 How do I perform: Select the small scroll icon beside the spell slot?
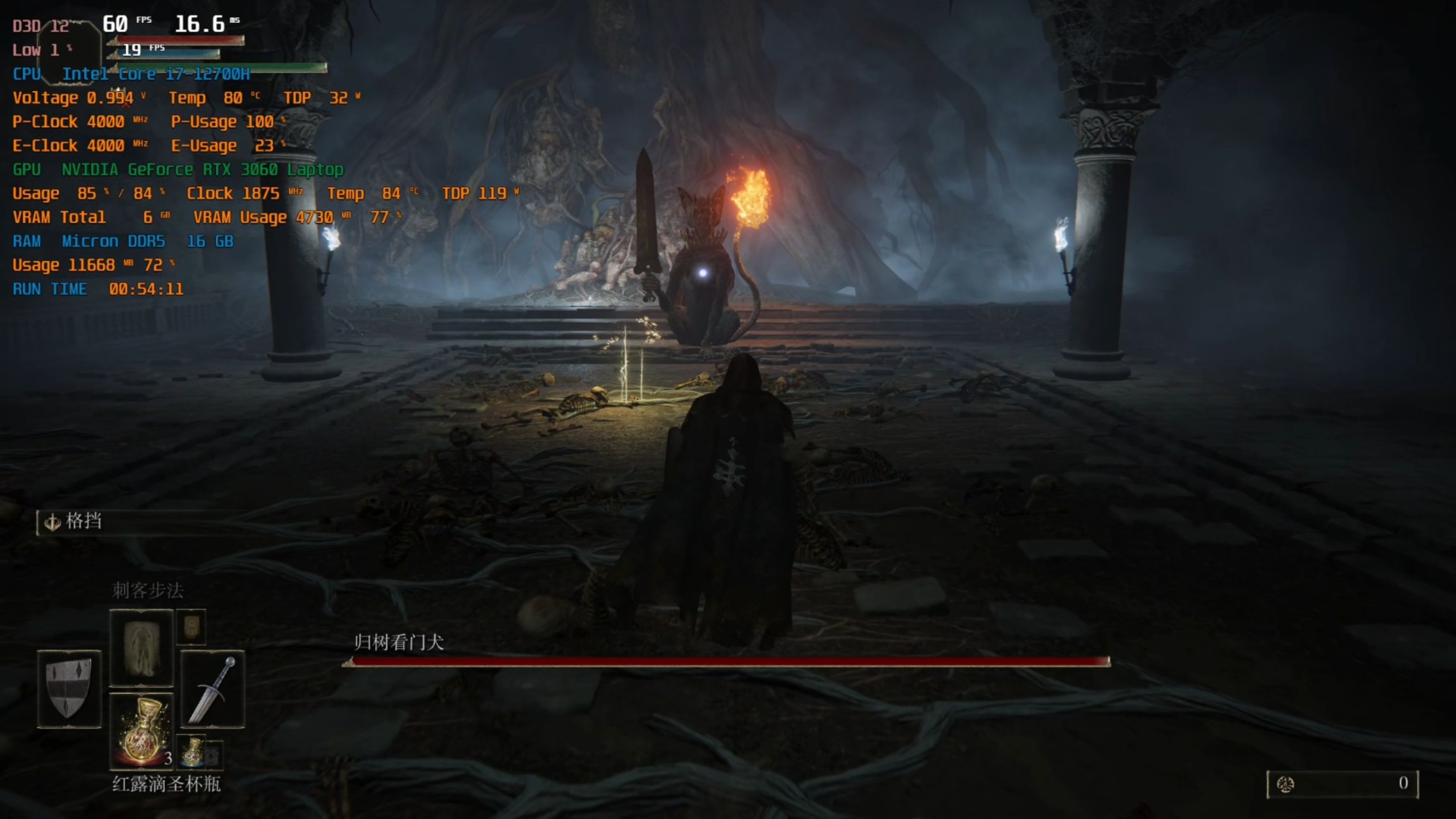[191, 627]
